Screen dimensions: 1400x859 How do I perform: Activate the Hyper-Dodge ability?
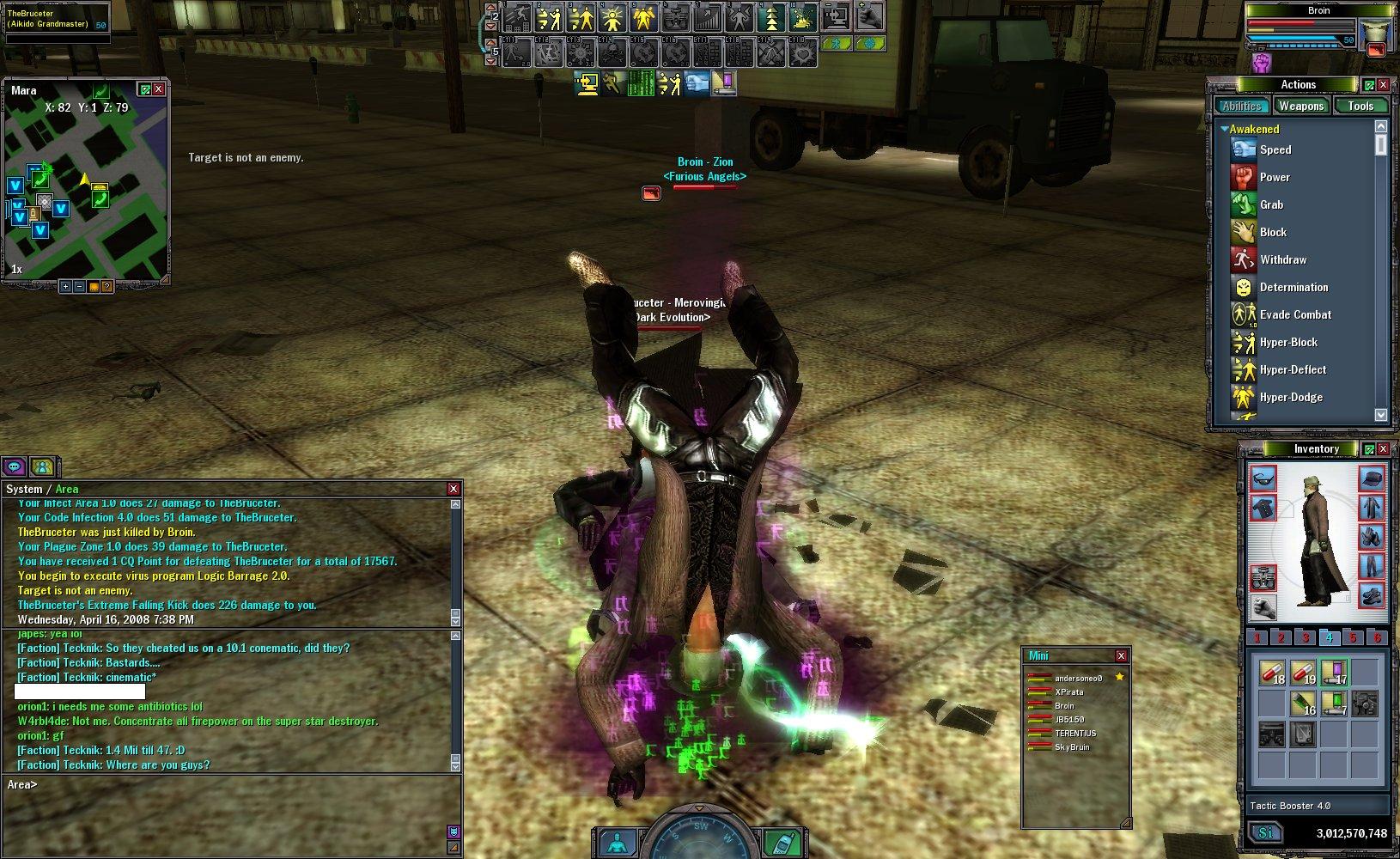click(1290, 397)
